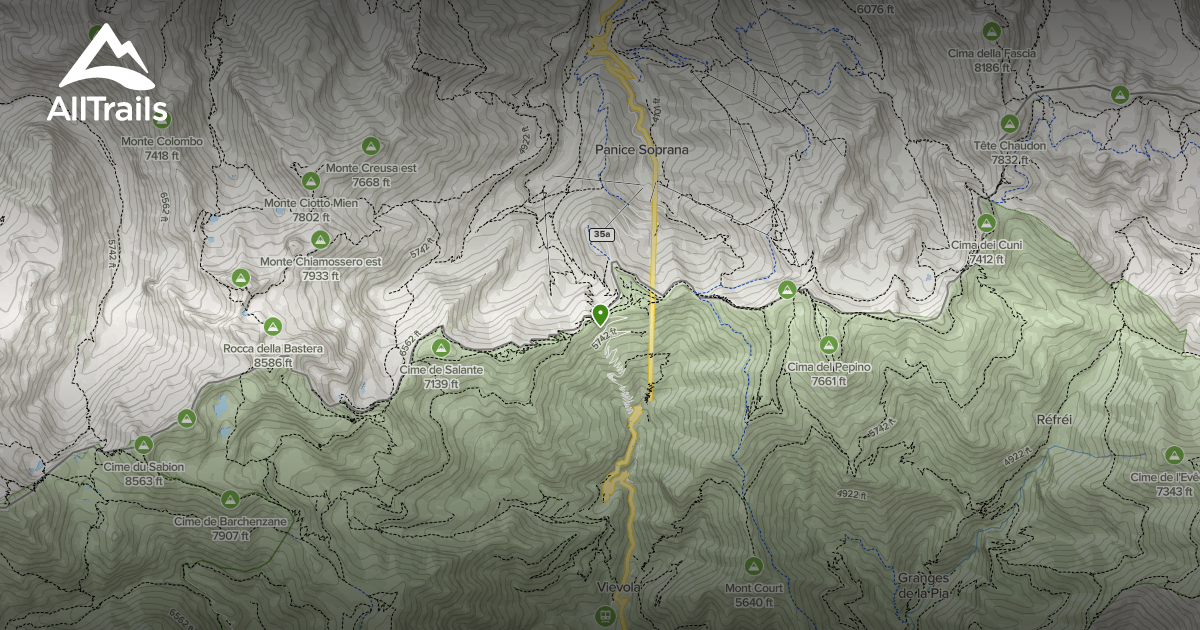
Task: Choose the Mont Court peak marker
Action: pyautogui.click(x=754, y=566)
